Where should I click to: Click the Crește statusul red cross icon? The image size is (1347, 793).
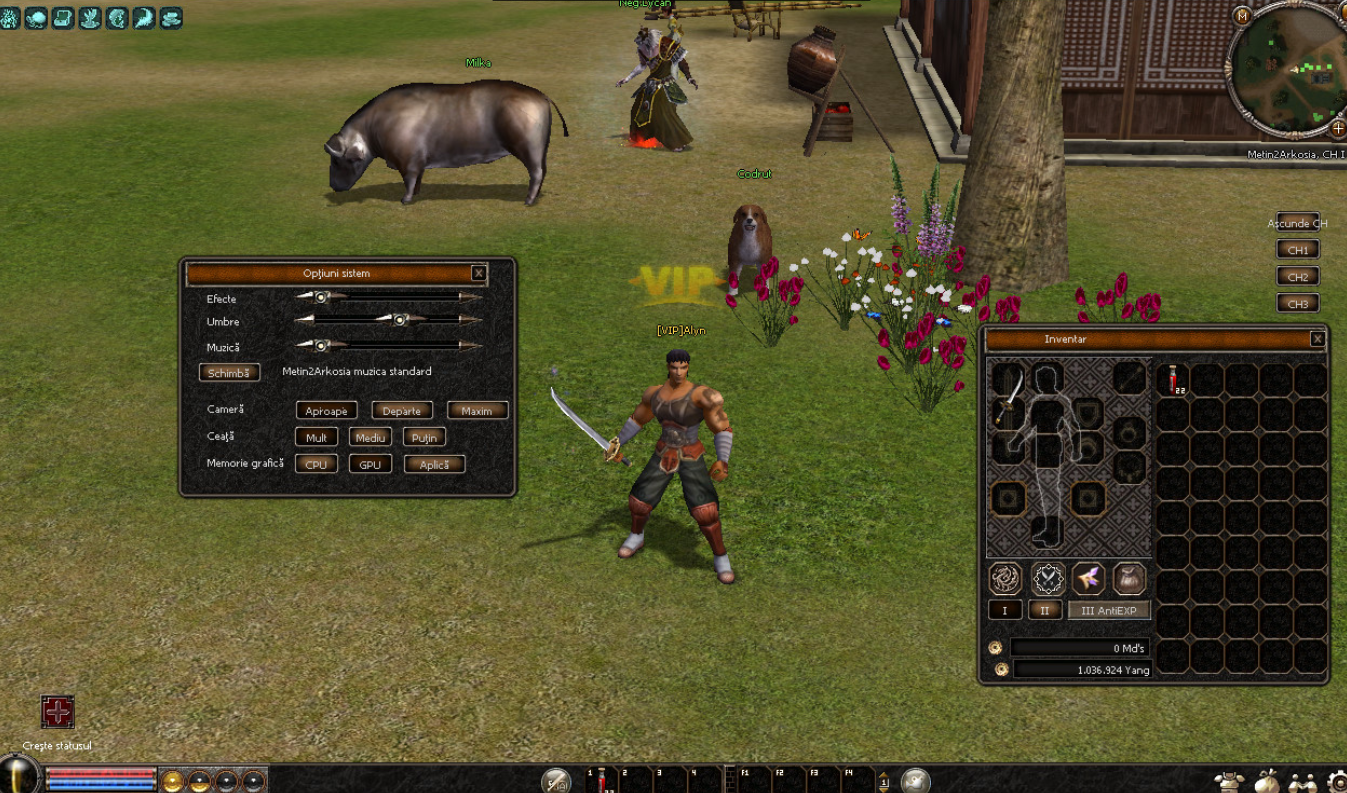(x=58, y=712)
